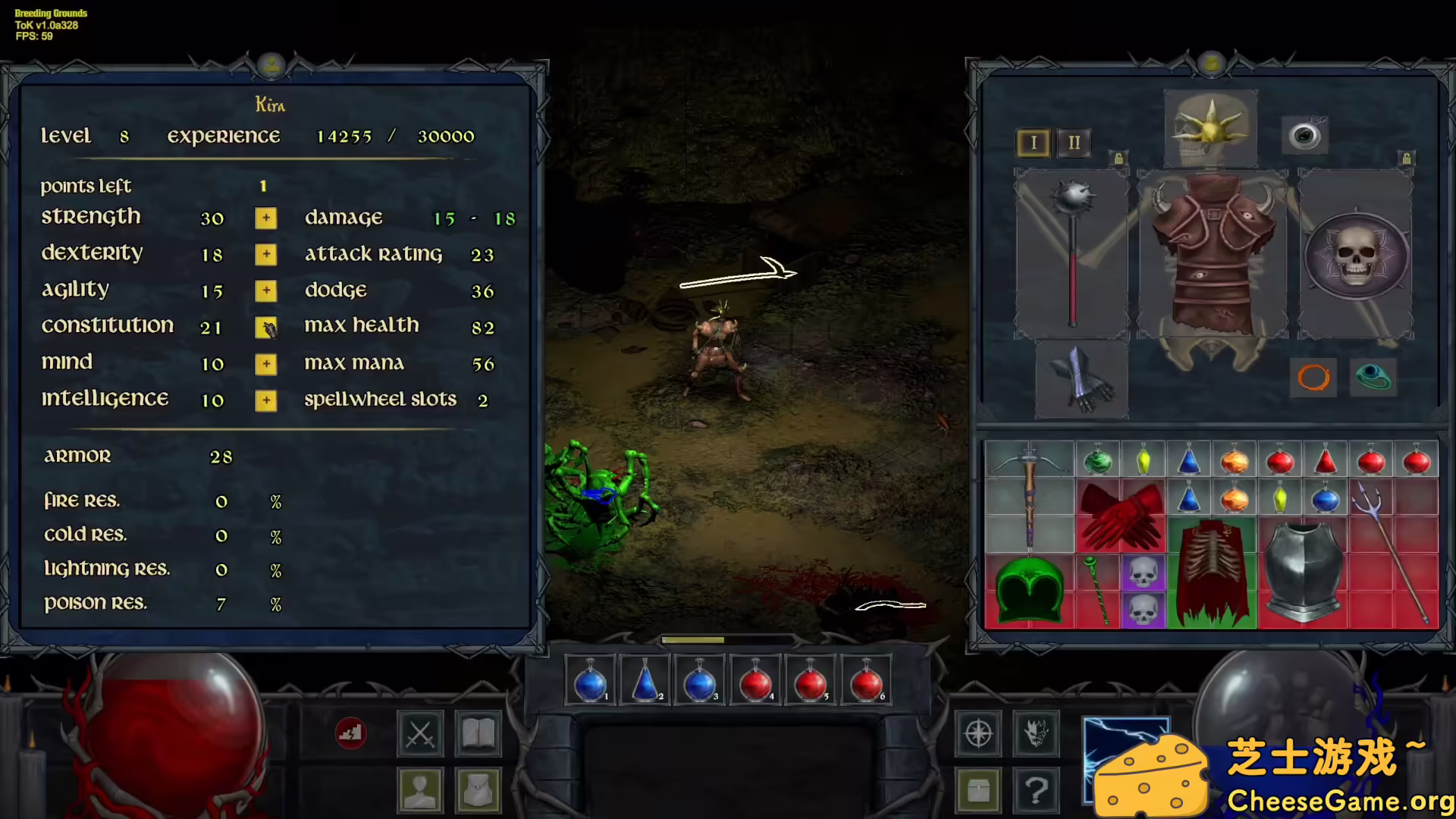
Task: Pick up the steel breastplate from inventory
Action: click(1302, 573)
